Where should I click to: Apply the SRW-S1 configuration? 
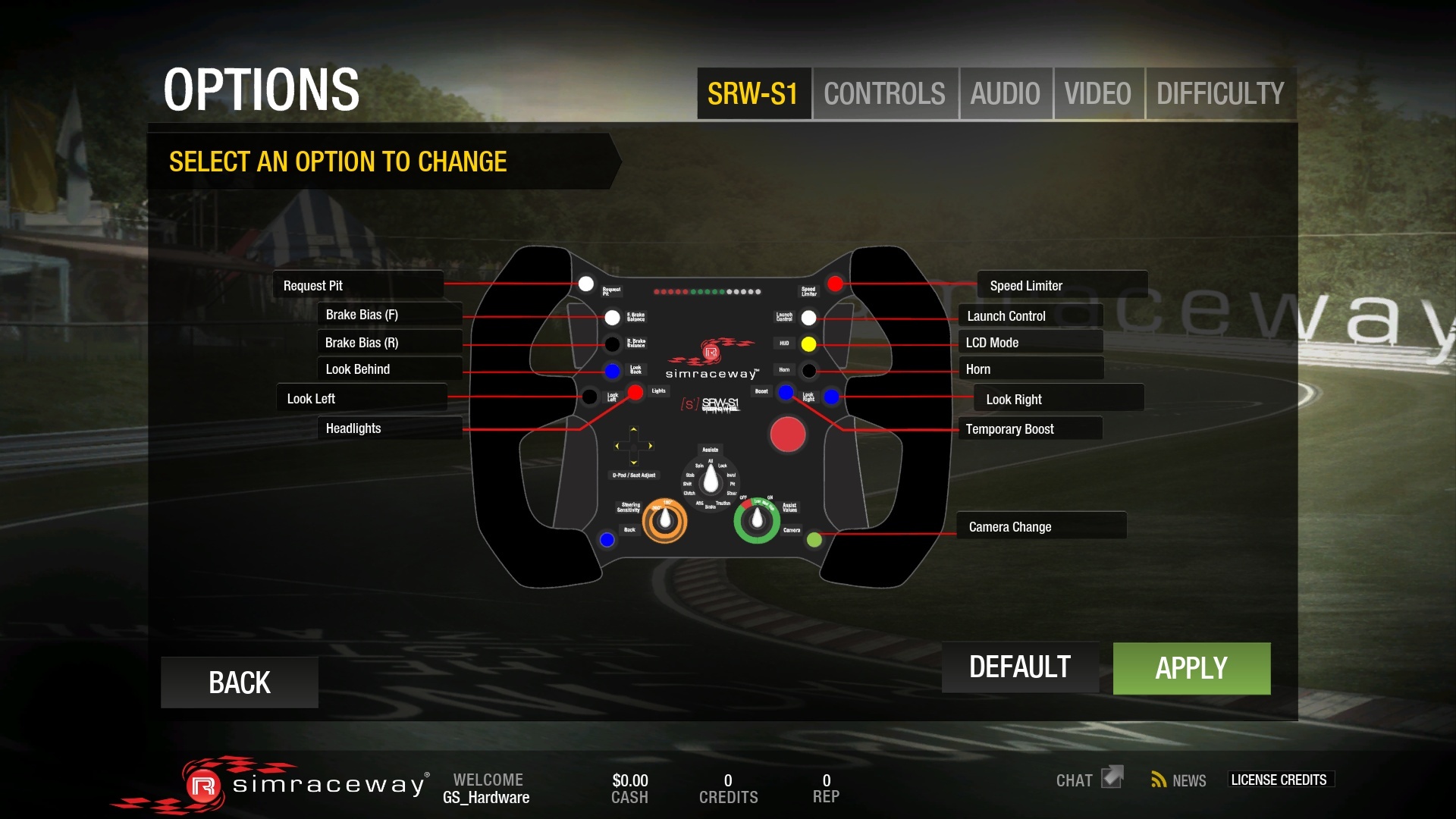tap(1191, 668)
